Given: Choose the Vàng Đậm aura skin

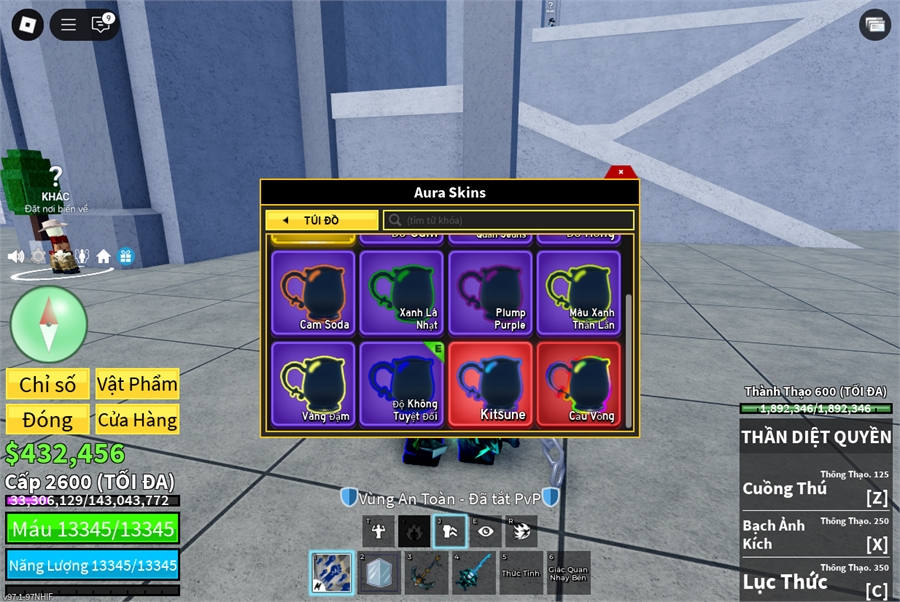Looking at the screenshot, I should click(x=313, y=384).
